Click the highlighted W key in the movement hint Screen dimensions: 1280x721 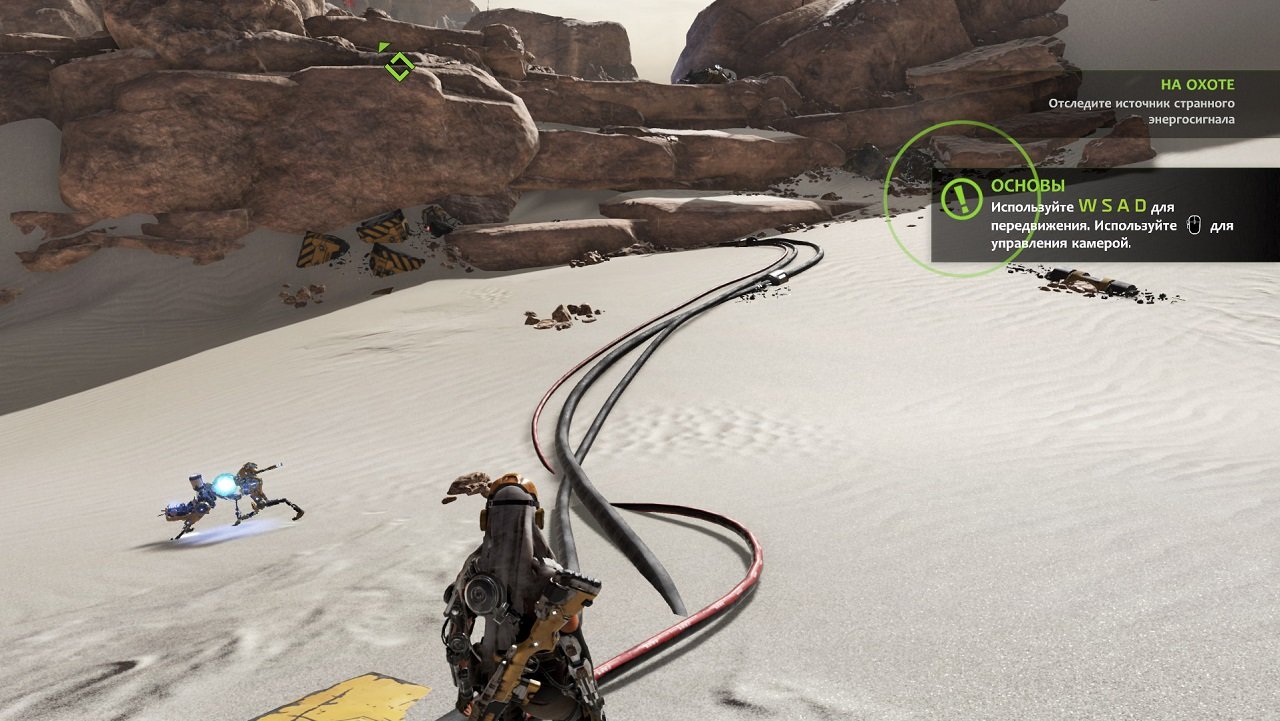tap(1087, 205)
